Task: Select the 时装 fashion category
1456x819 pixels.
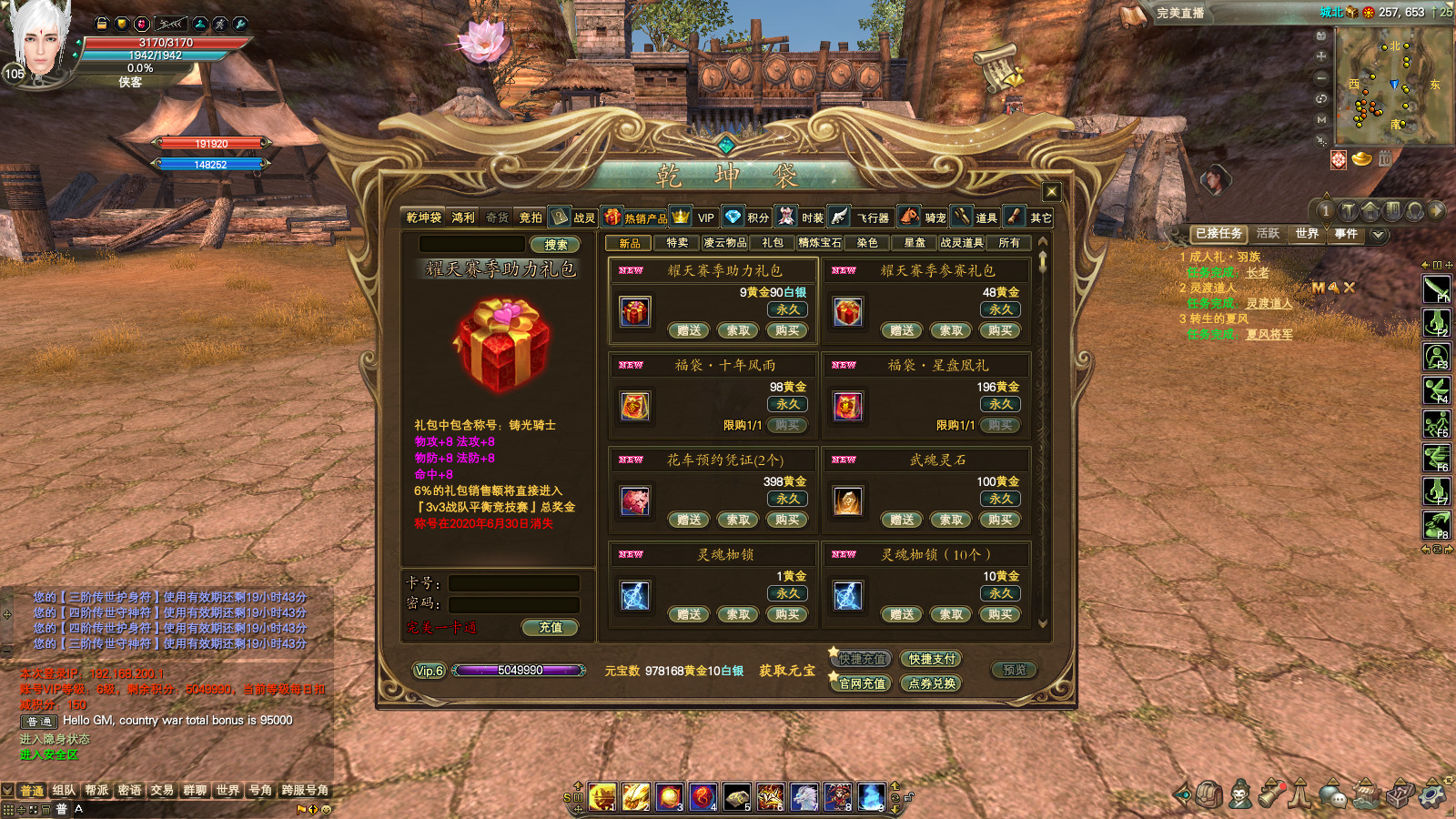Action: (812, 217)
